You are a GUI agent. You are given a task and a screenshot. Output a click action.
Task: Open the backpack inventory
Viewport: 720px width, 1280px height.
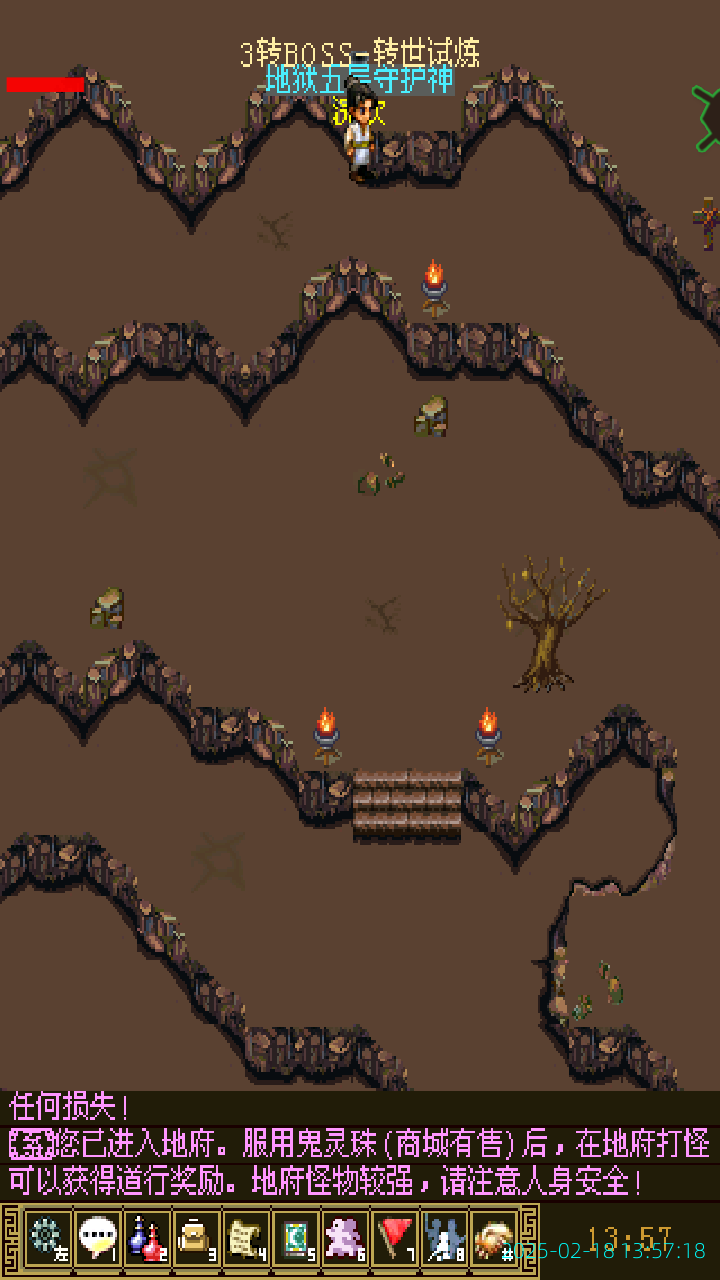[196, 1238]
